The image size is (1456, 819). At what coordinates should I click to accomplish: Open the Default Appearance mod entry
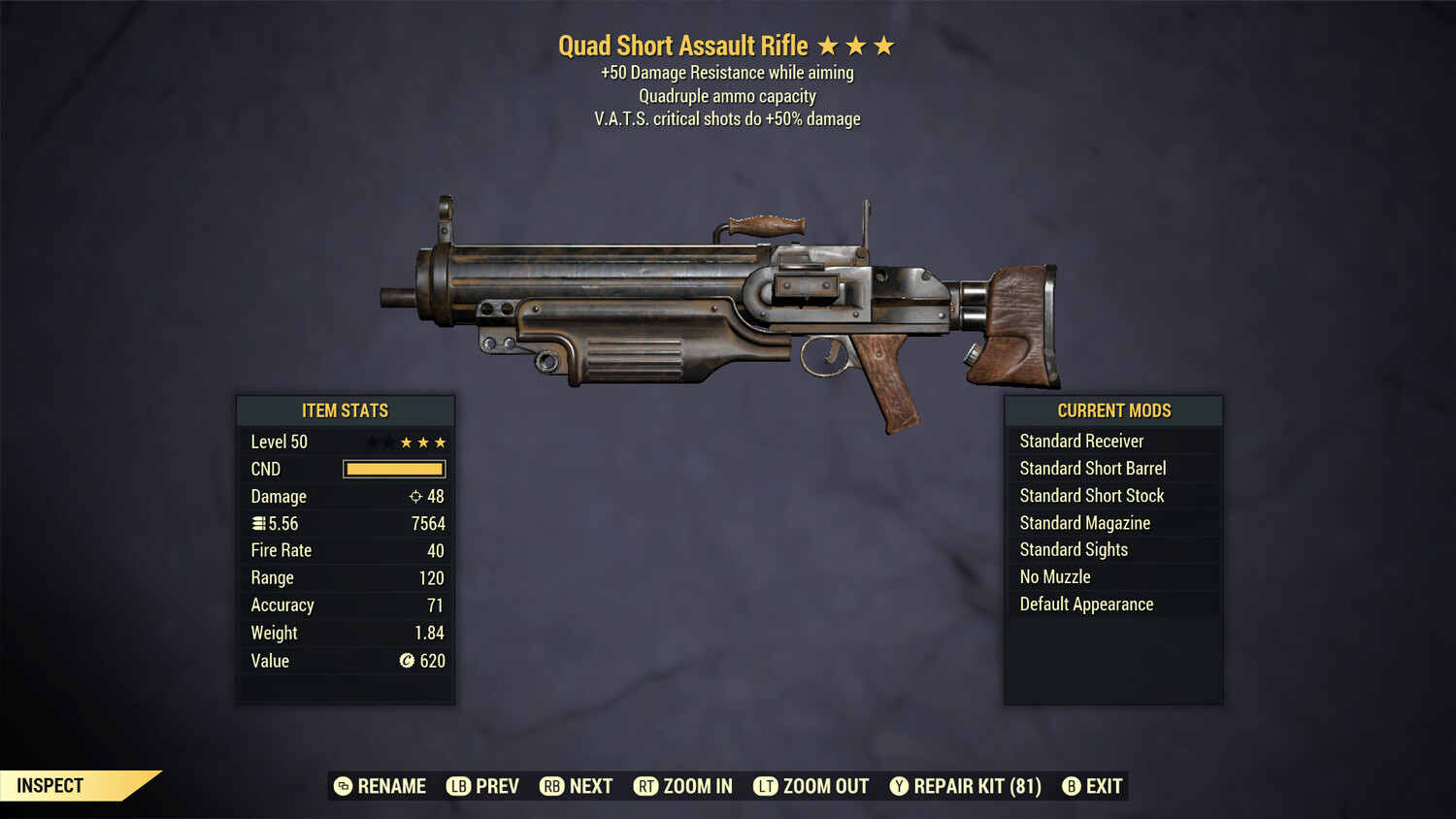pyautogui.click(x=1085, y=604)
